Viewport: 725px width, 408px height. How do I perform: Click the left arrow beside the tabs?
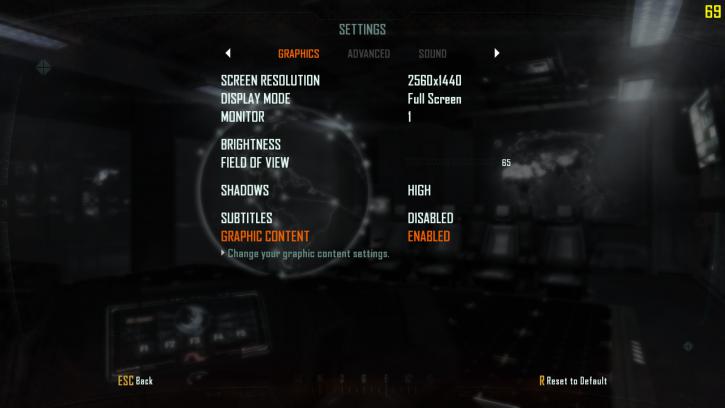(x=228, y=53)
